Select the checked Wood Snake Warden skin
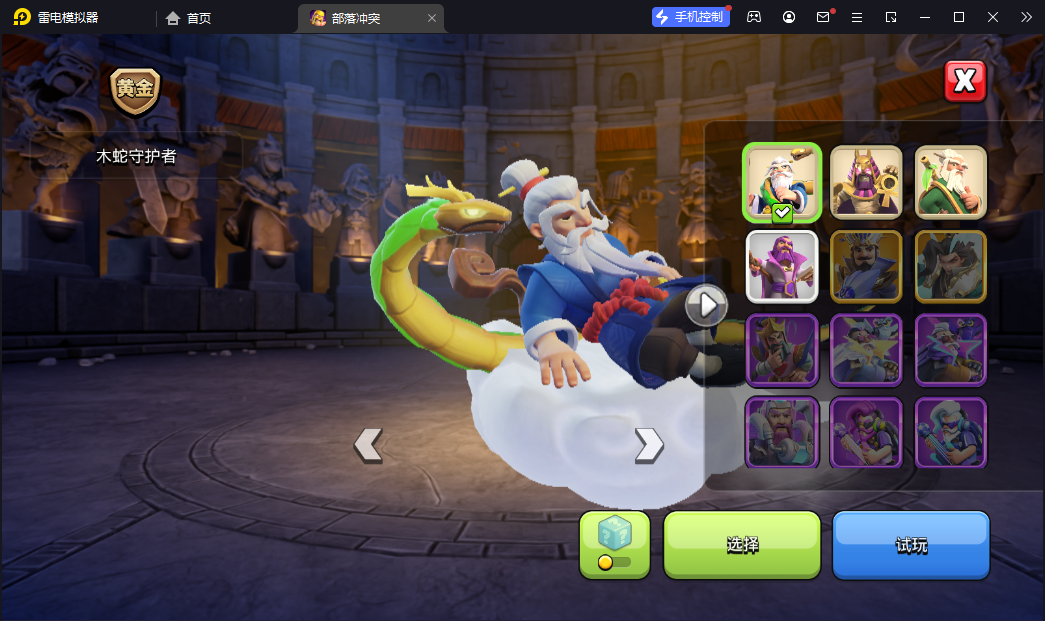This screenshot has height=621, width=1045. tap(782, 182)
